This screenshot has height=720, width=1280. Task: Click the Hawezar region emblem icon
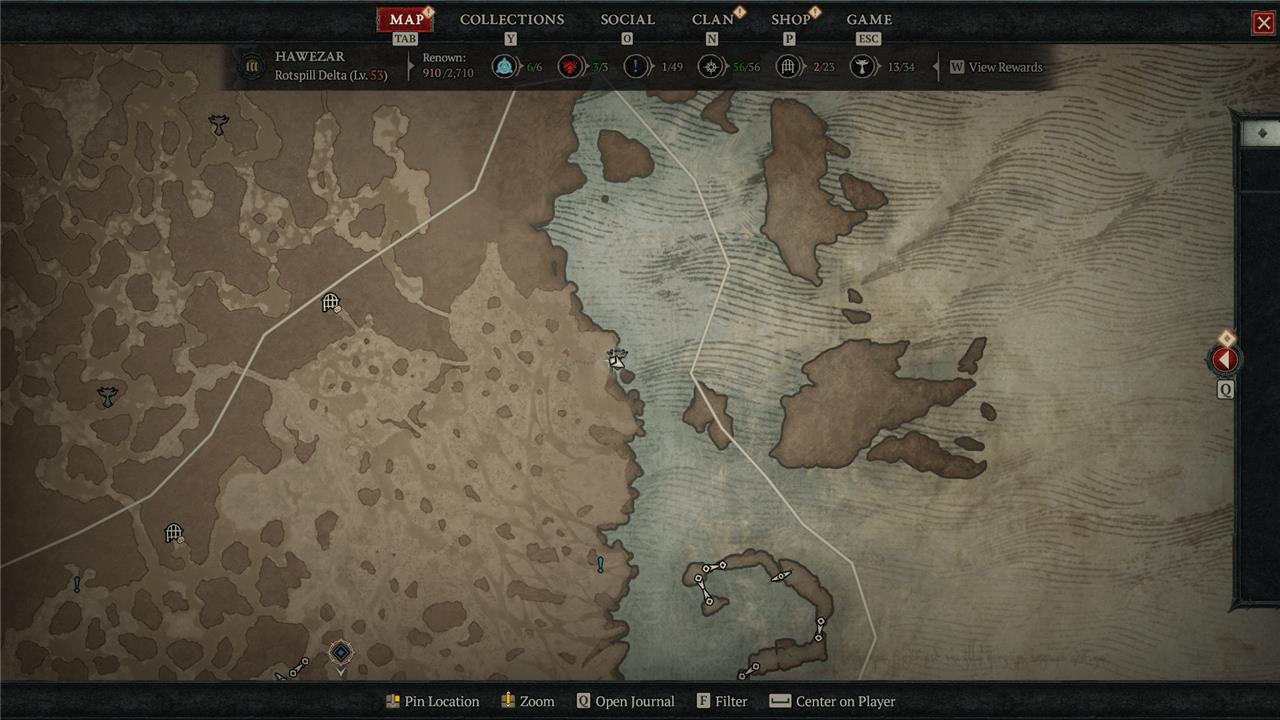pyautogui.click(x=251, y=67)
